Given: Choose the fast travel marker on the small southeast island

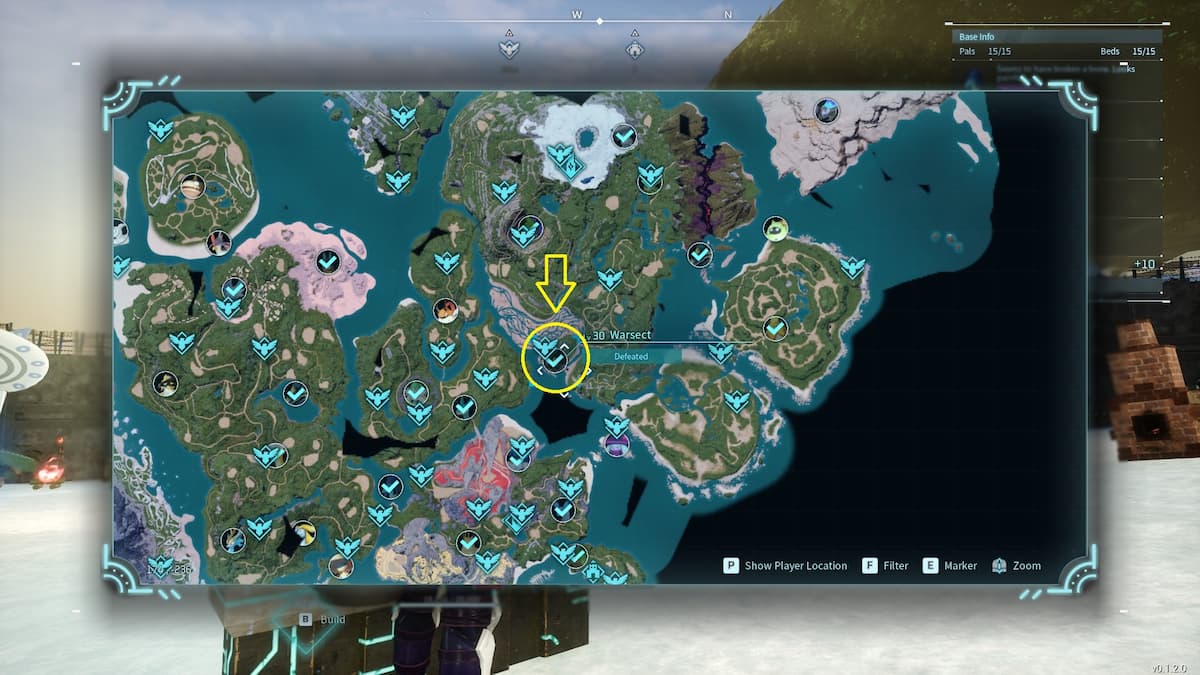Looking at the screenshot, I should click(737, 400).
